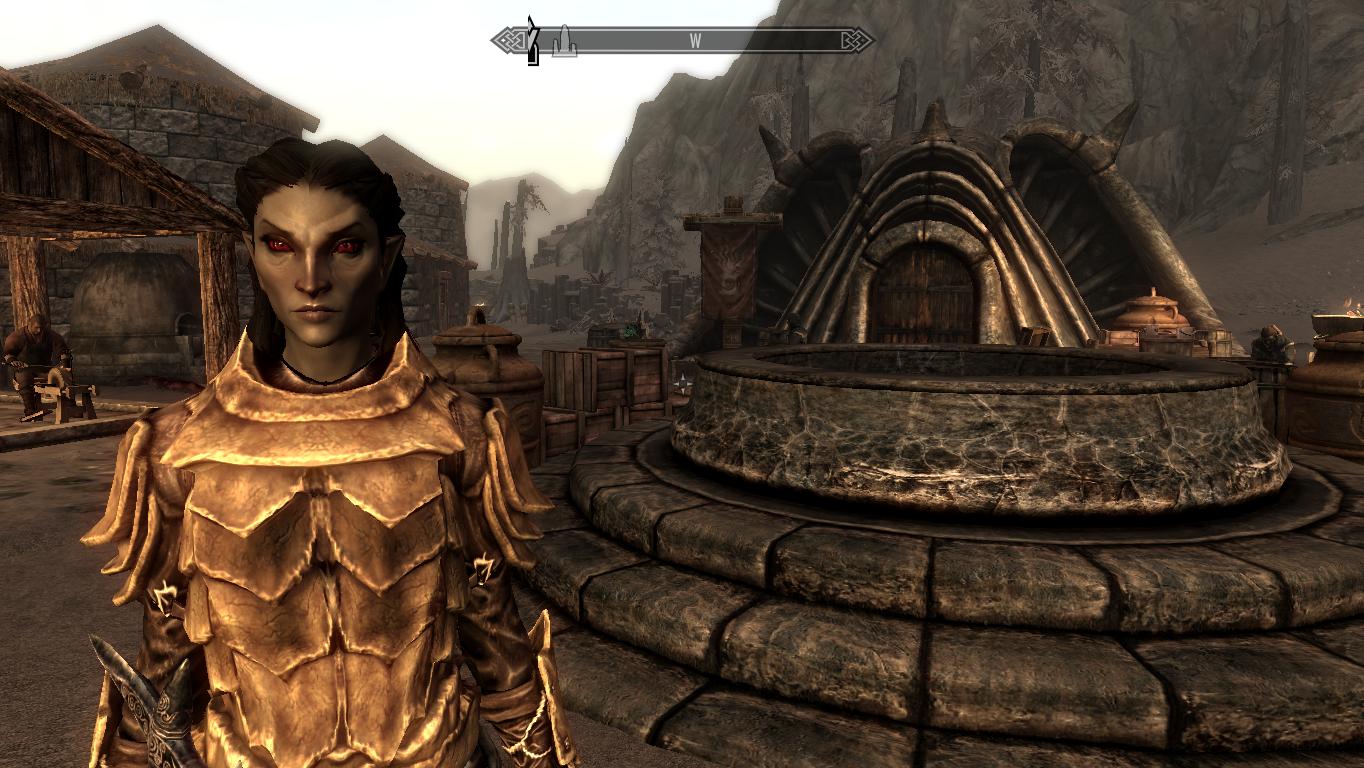Click the standing stone marker on the compass
Viewport: 1364px width, 768px height.
tap(565, 41)
